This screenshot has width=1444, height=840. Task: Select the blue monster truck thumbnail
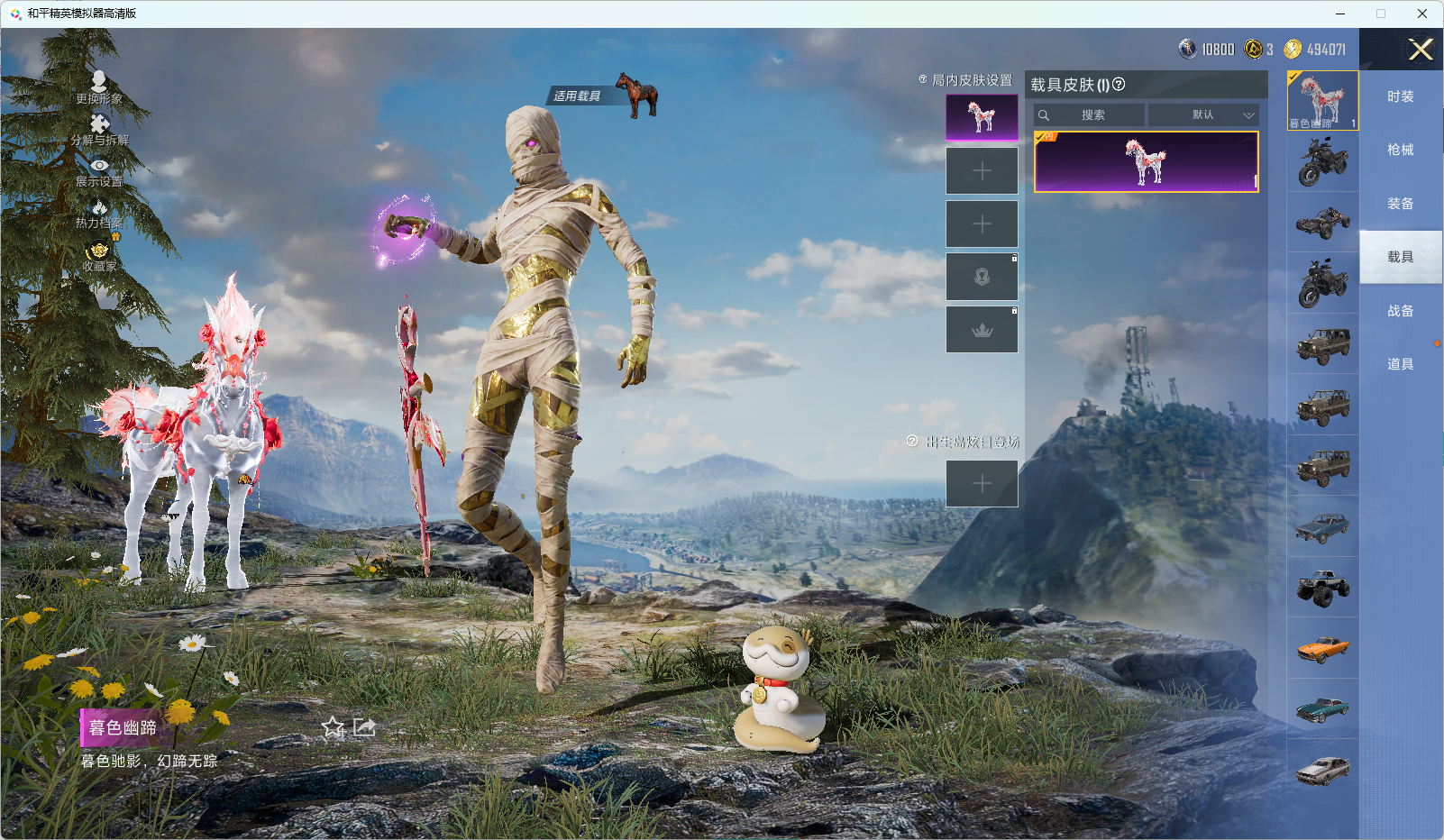point(1322,588)
